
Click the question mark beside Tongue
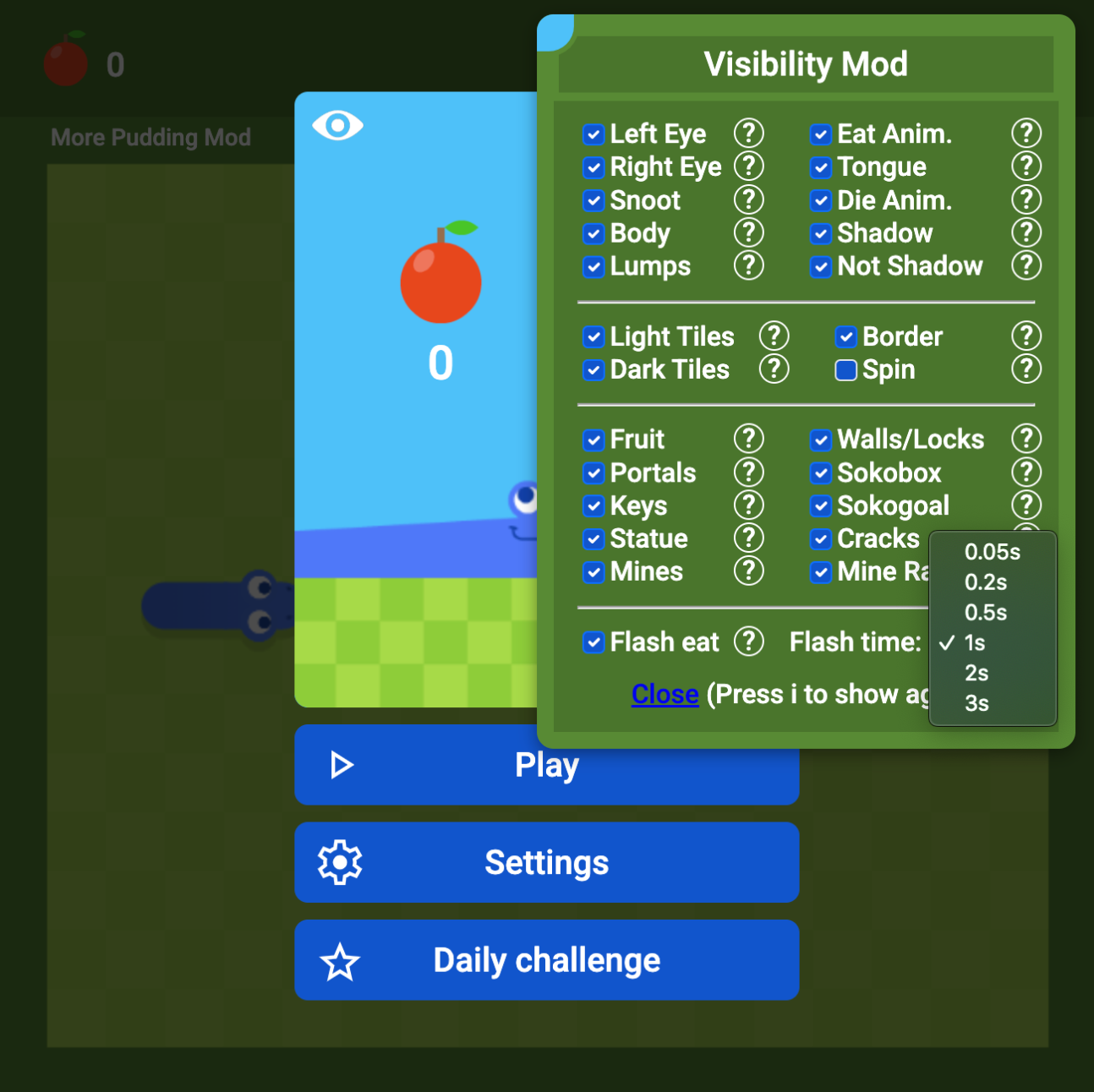[1026, 167]
